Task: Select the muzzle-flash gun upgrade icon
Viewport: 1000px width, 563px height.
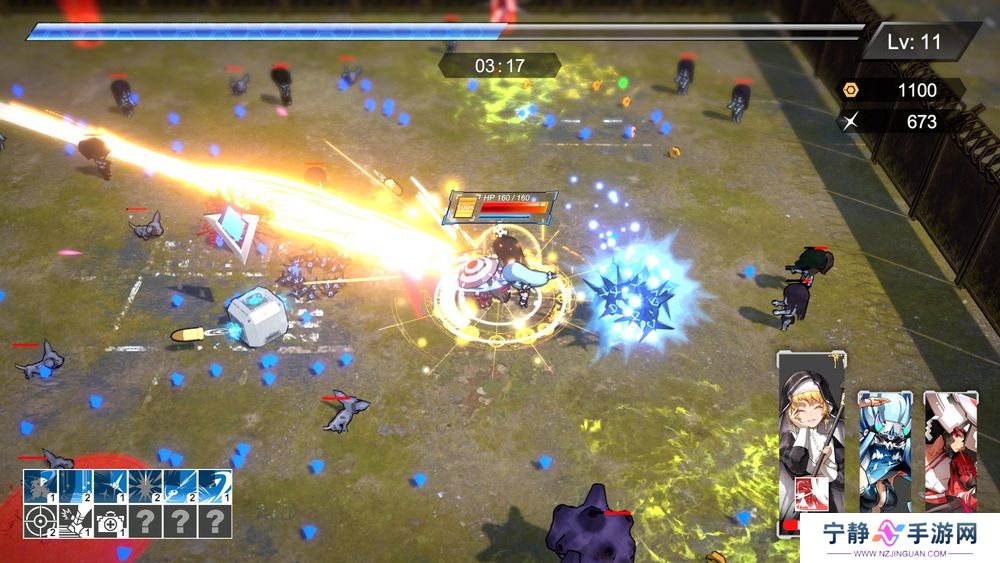Action: coord(75,521)
